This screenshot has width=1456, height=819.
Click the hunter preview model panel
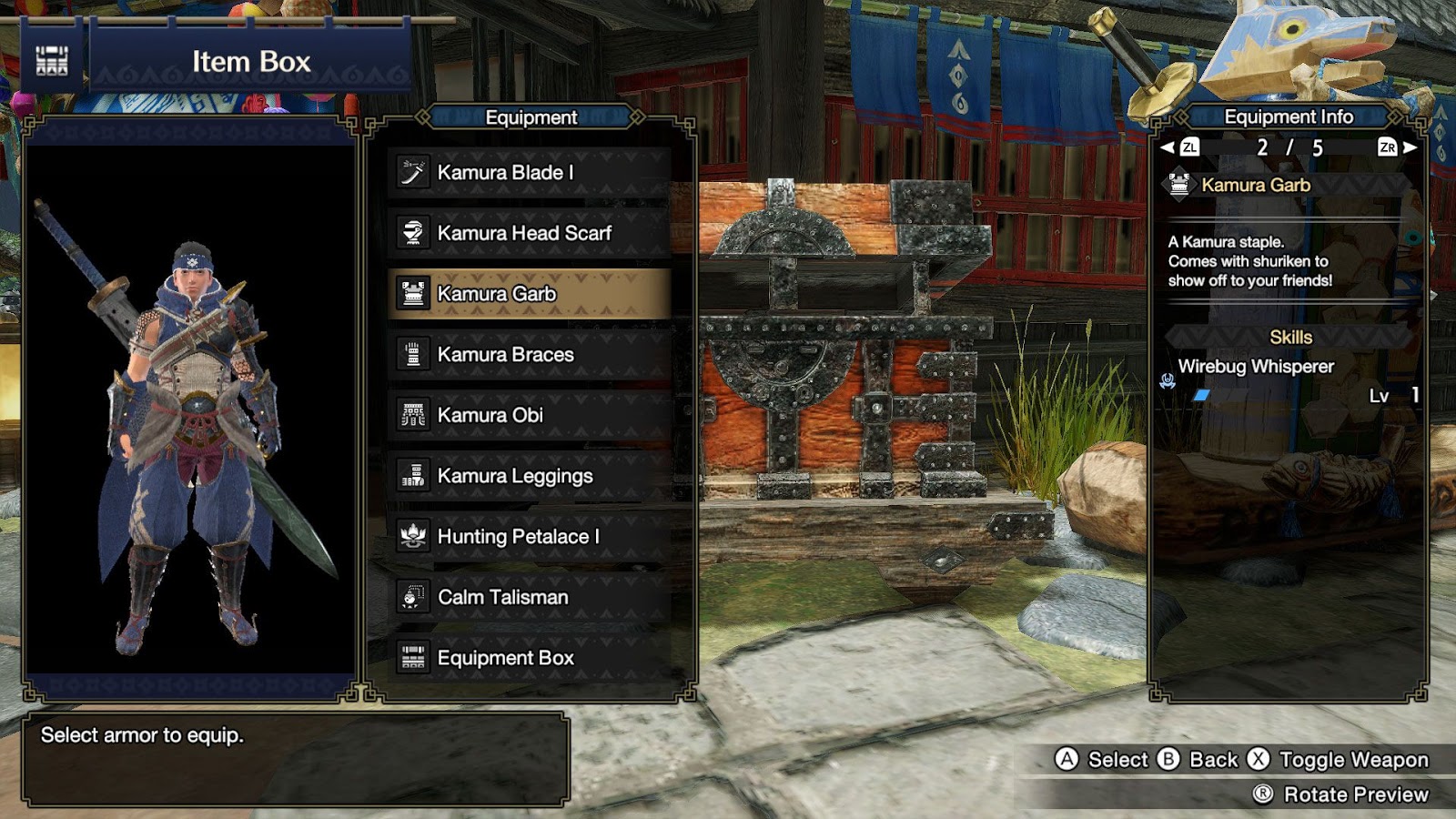coord(190,409)
